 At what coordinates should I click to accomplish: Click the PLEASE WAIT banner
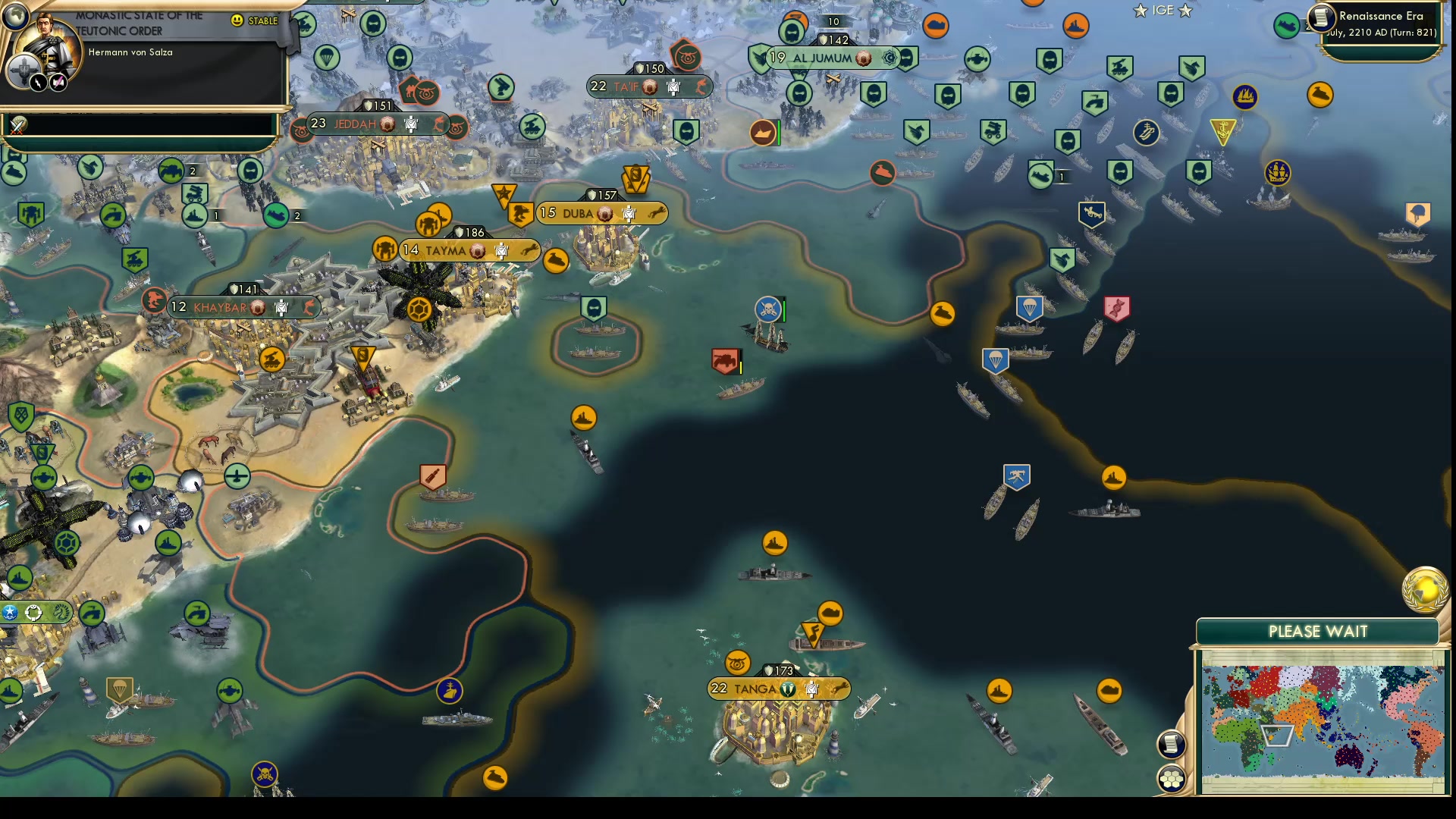[x=1317, y=631]
